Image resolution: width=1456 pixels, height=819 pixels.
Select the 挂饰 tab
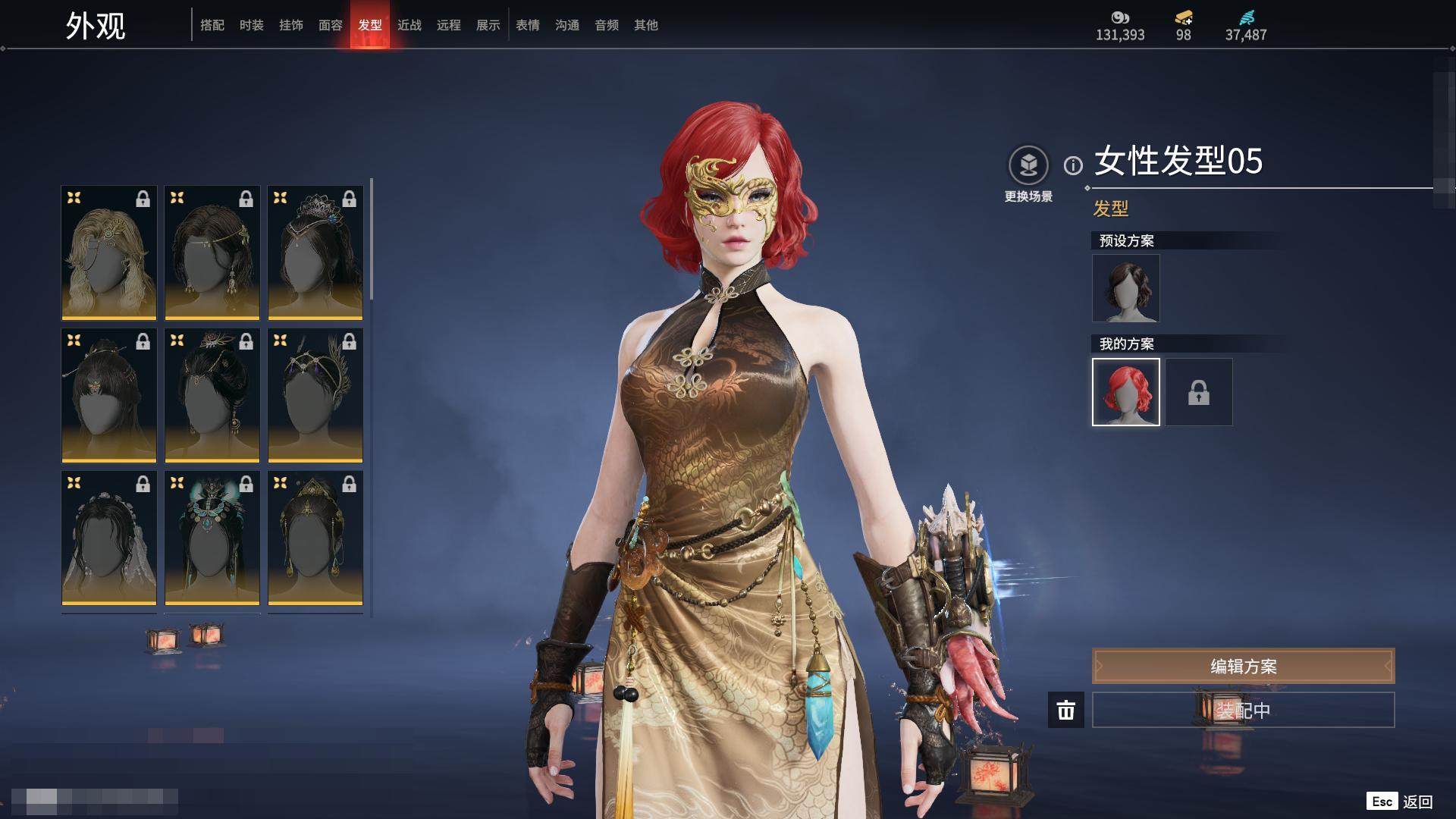(291, 25)
